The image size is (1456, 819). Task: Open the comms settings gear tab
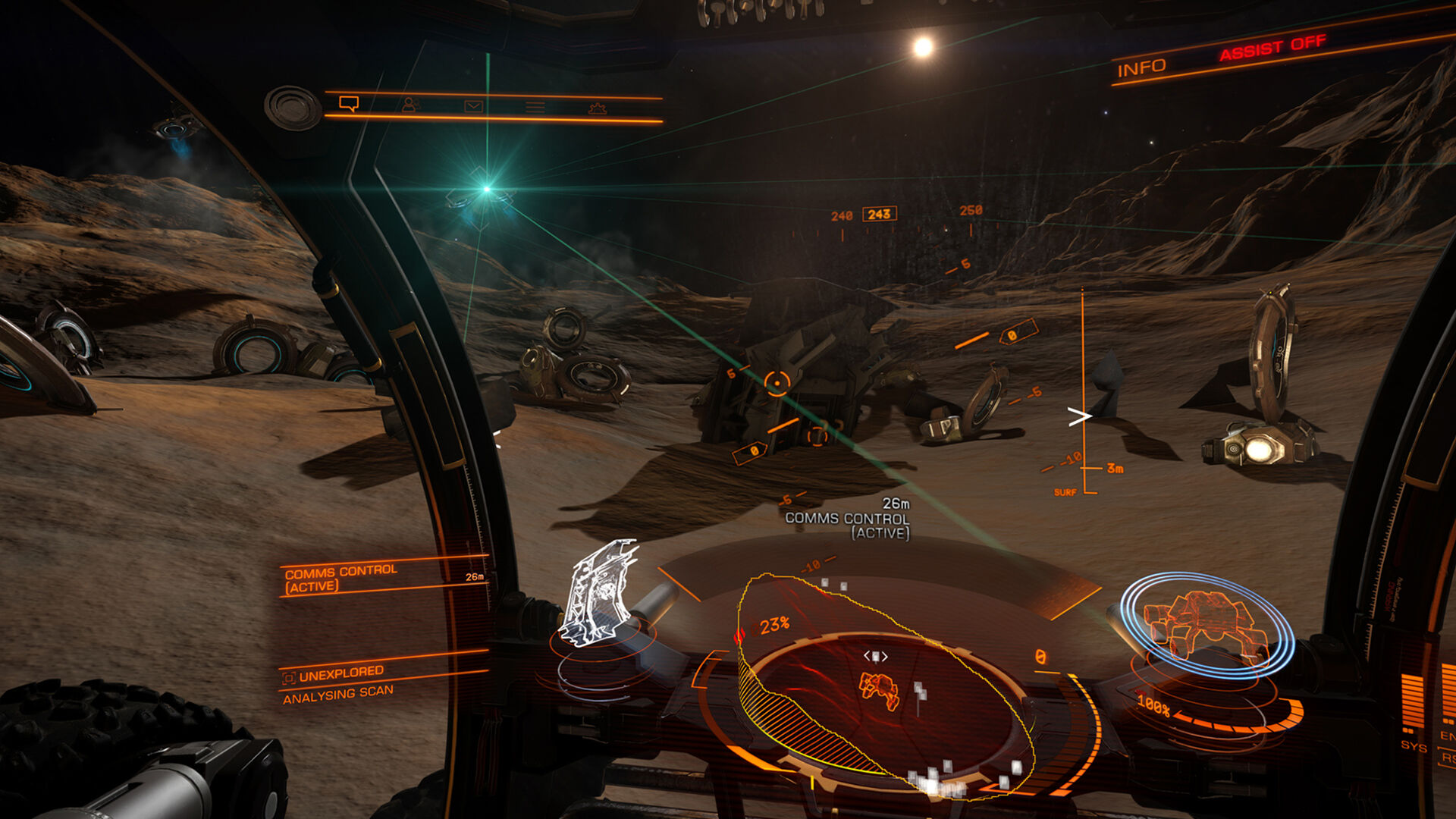click(x=598, y=109)
